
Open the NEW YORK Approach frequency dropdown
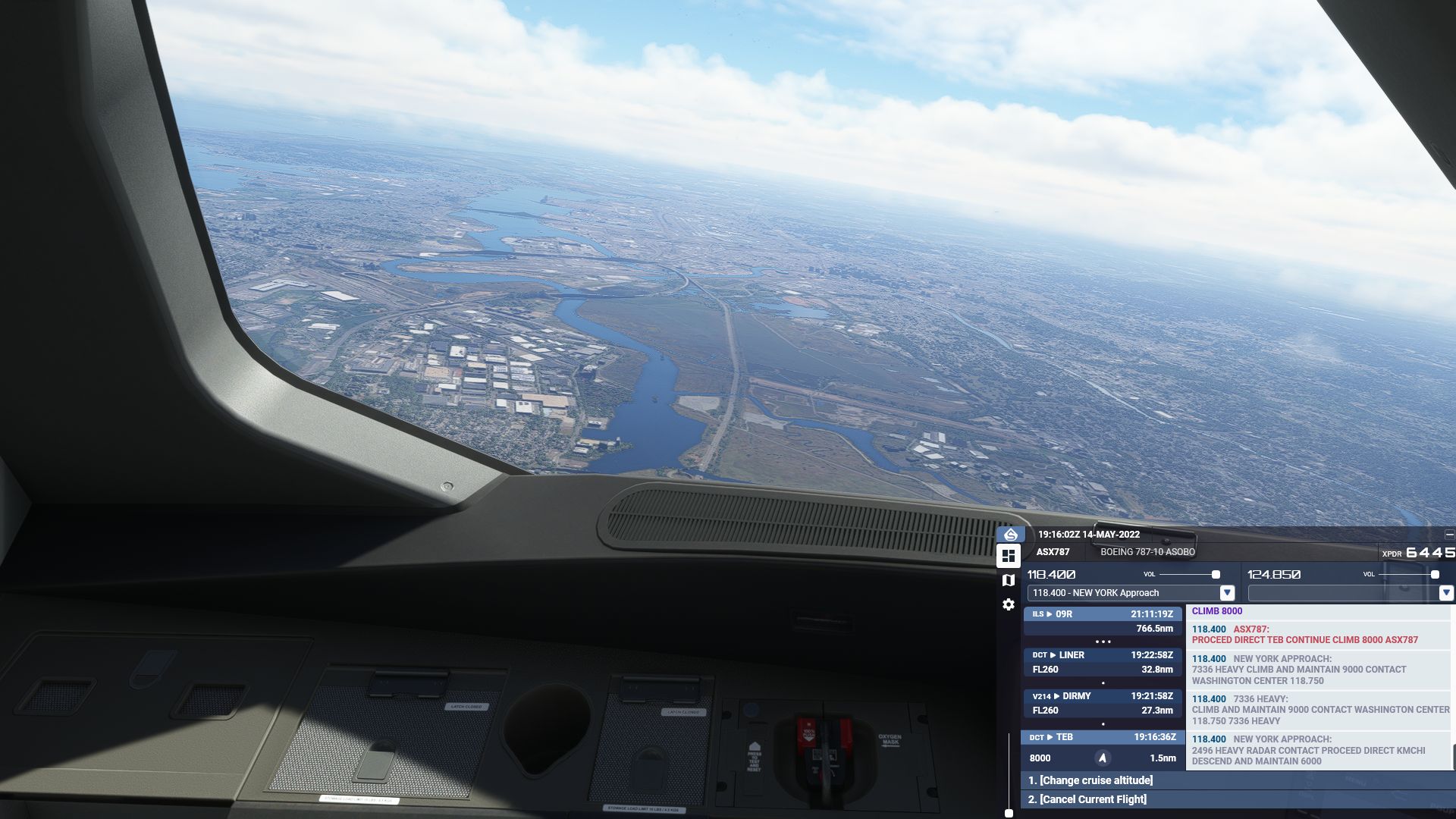[x=1227, y=593]
